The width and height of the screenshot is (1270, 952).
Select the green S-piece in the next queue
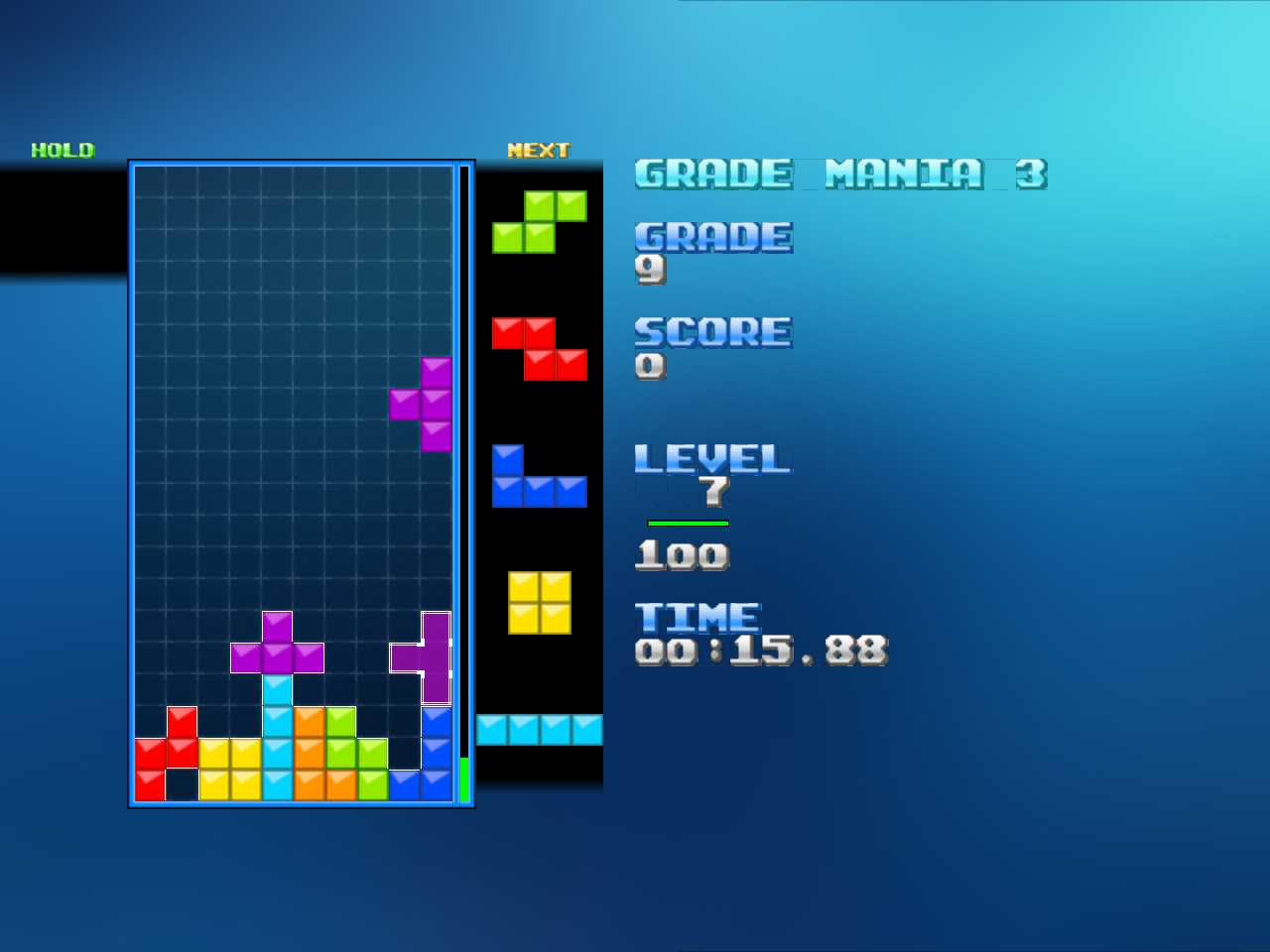point(539,222)
